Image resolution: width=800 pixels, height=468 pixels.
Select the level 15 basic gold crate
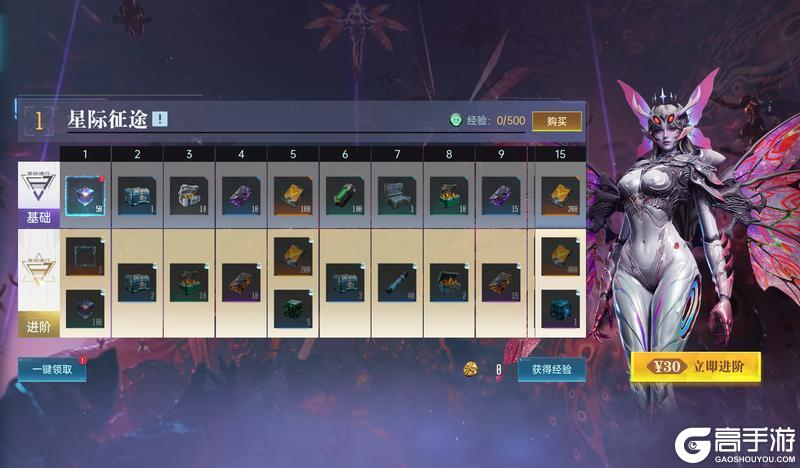[x=561, y=194]
